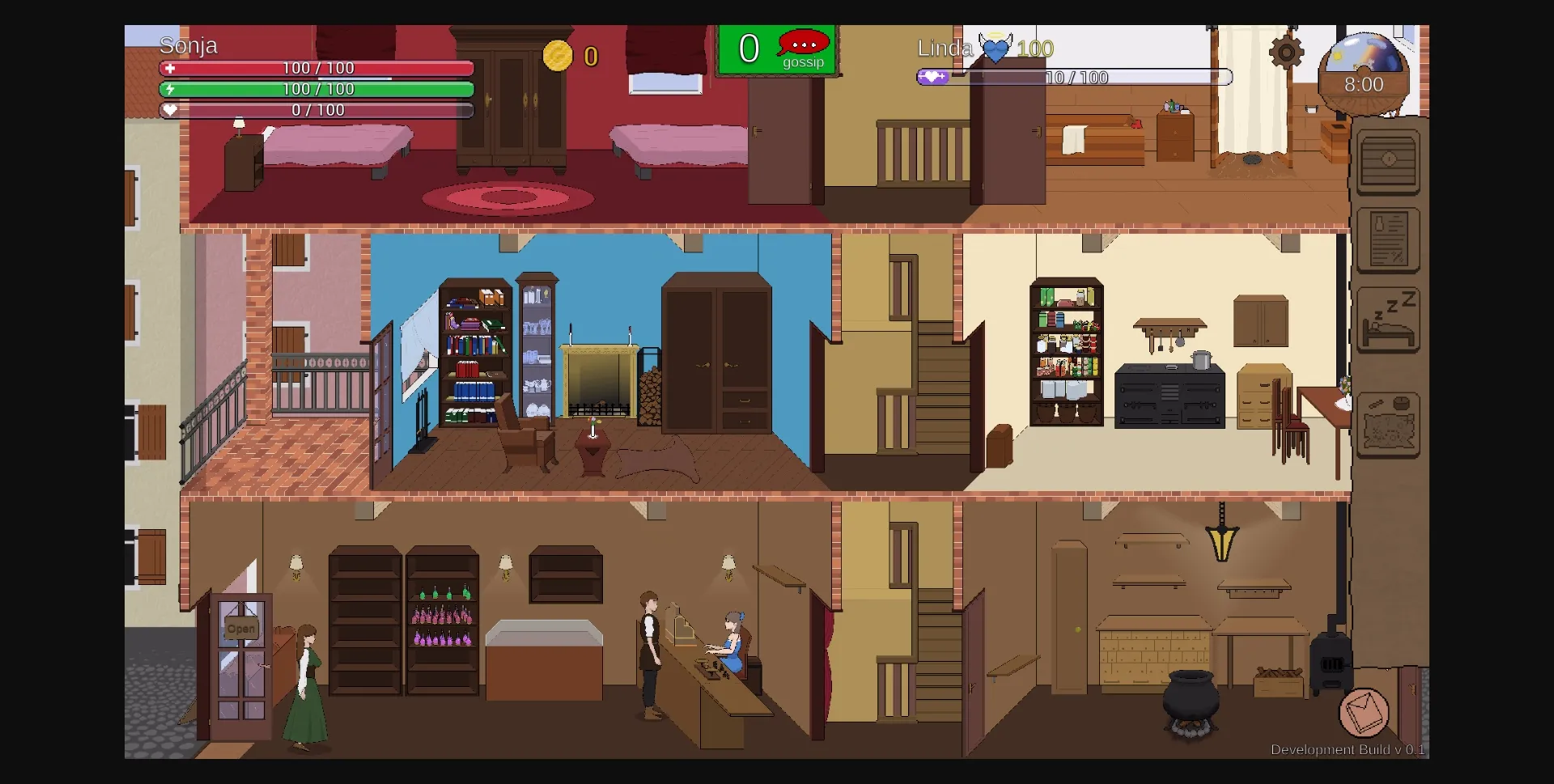Click the red health plus icon

click(x=170, y=70)
